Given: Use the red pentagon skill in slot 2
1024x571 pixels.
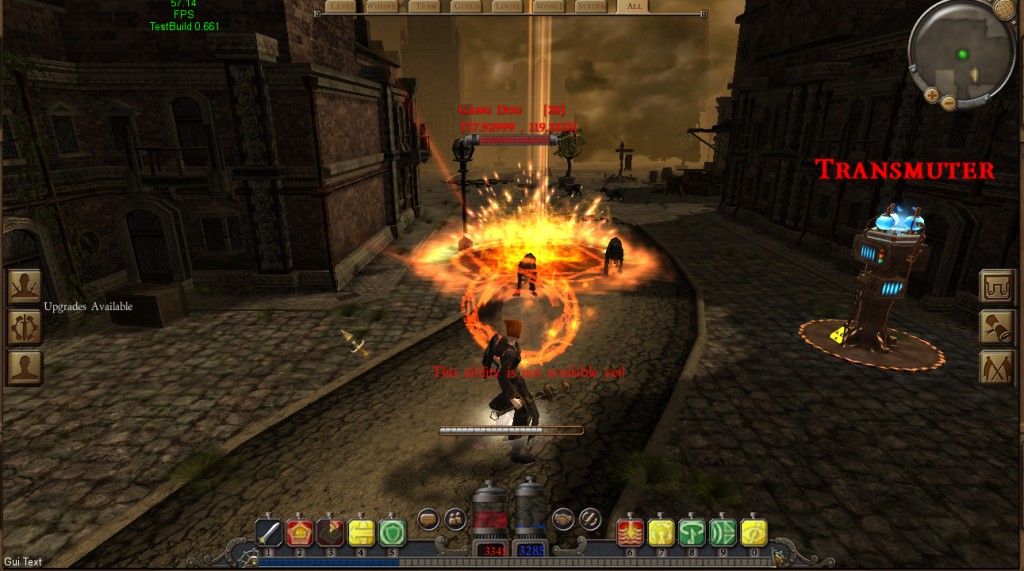Looking at the screenshot, I should (300, 531).
